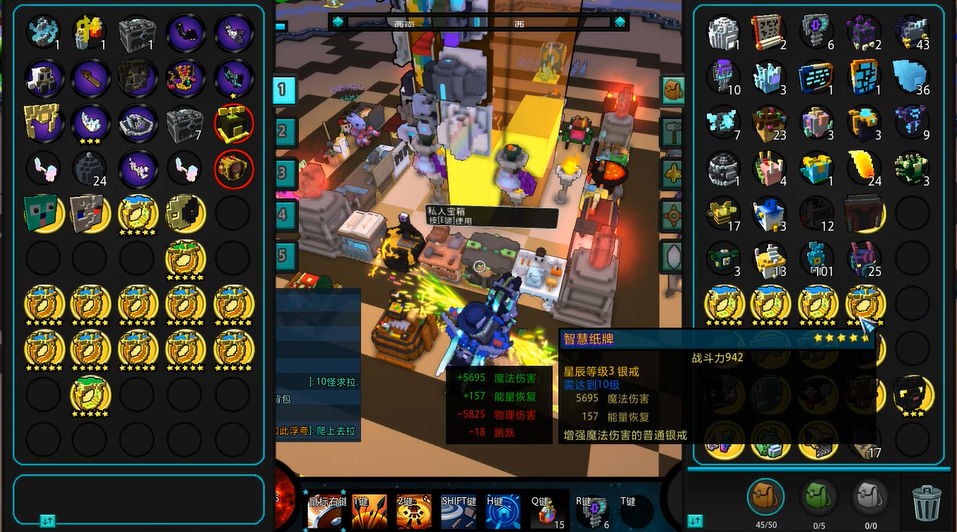Select the green creeper-face block in storage
Image resolution: width=957 pixels, height=532 pixels.
[x=41, y=213]
